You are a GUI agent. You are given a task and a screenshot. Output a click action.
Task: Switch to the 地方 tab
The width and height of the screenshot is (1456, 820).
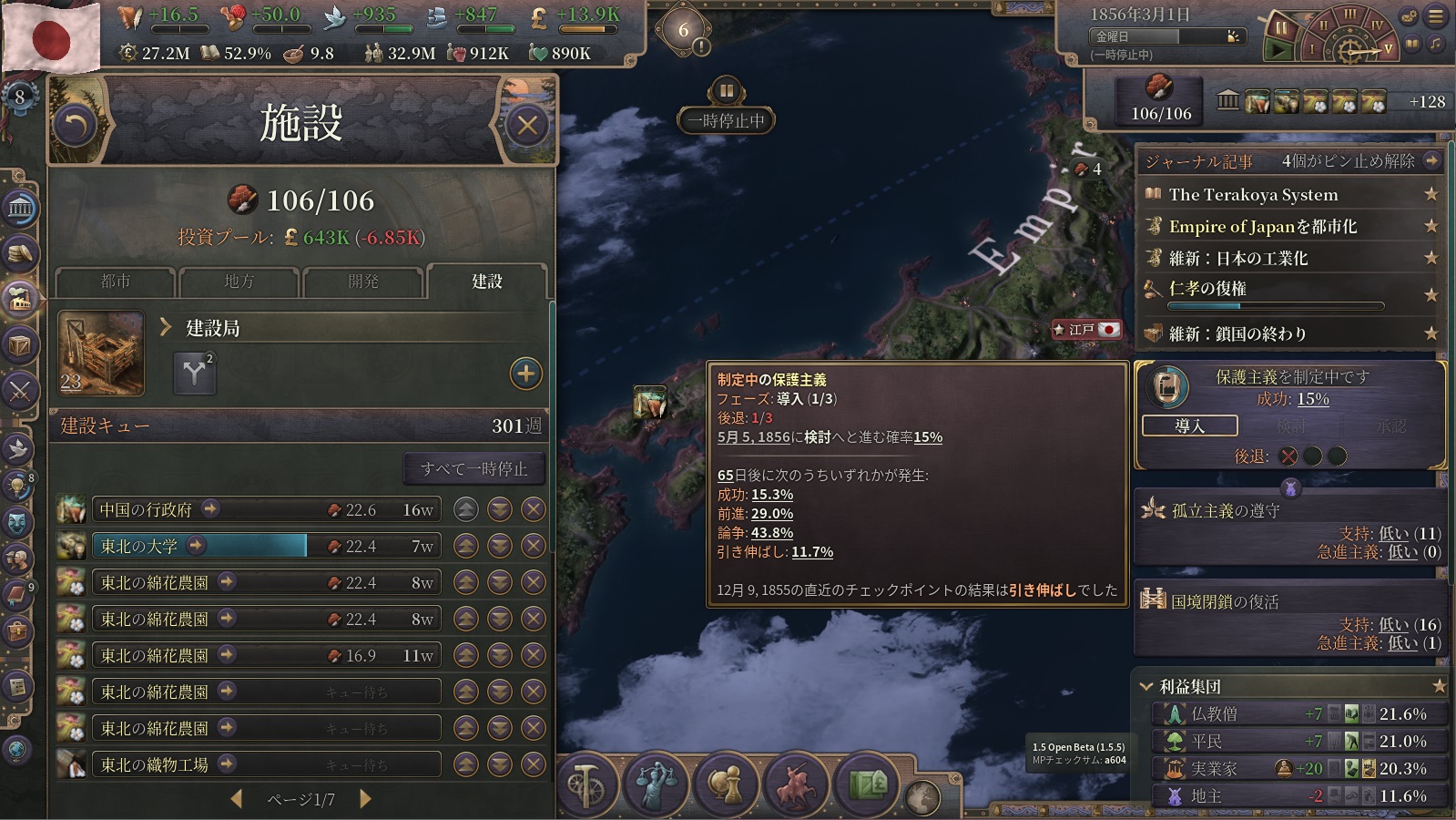point(239,282)
